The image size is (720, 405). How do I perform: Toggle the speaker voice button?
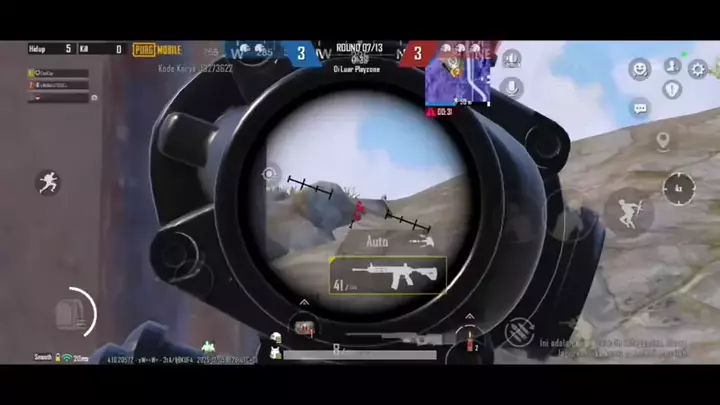pos(511,60)
